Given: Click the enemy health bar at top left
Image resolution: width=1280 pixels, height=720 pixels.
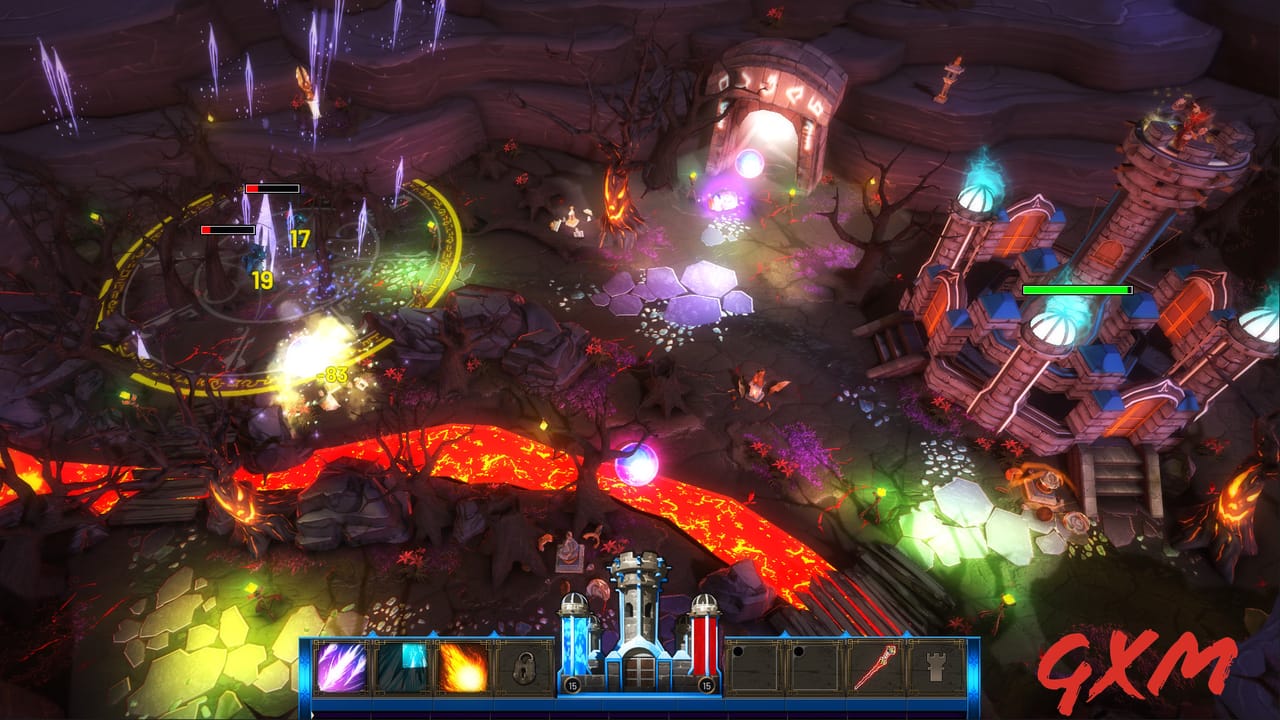Looking at the screenshot, I should [272, 188].
